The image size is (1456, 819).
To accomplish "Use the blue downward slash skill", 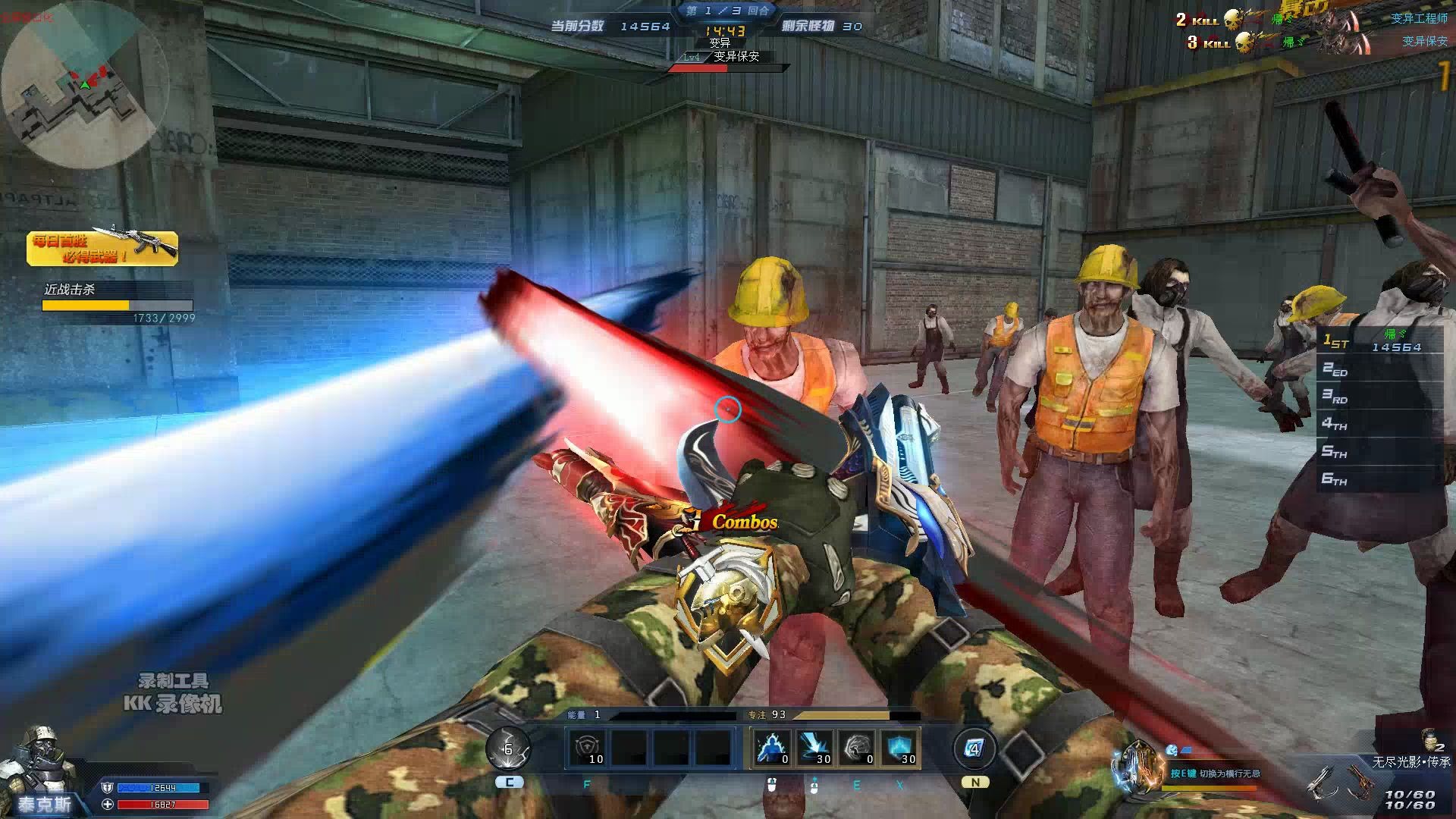I will point(814,748).
